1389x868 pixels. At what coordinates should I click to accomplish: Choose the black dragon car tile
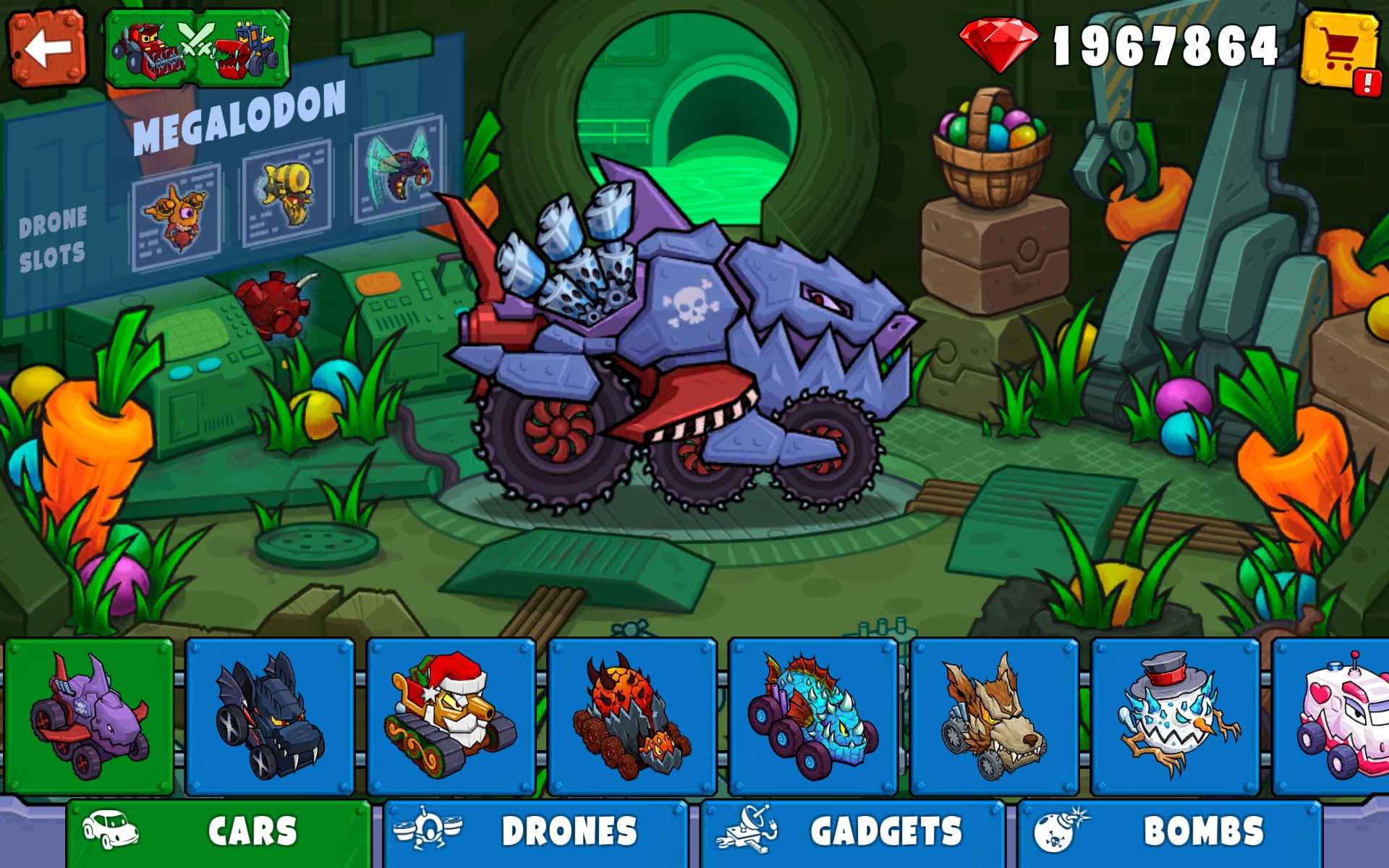tap(270, 716)
